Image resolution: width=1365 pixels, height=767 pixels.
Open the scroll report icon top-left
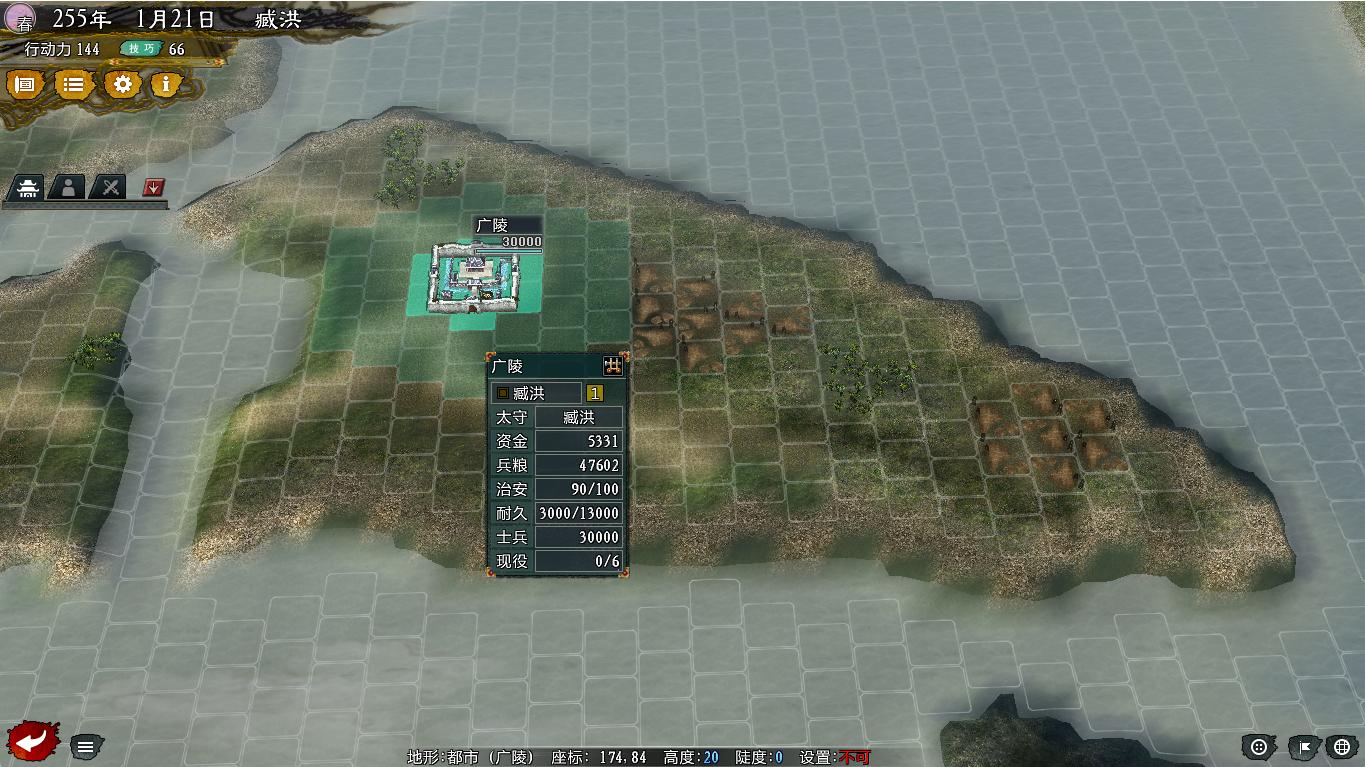(x=24, y=85)
